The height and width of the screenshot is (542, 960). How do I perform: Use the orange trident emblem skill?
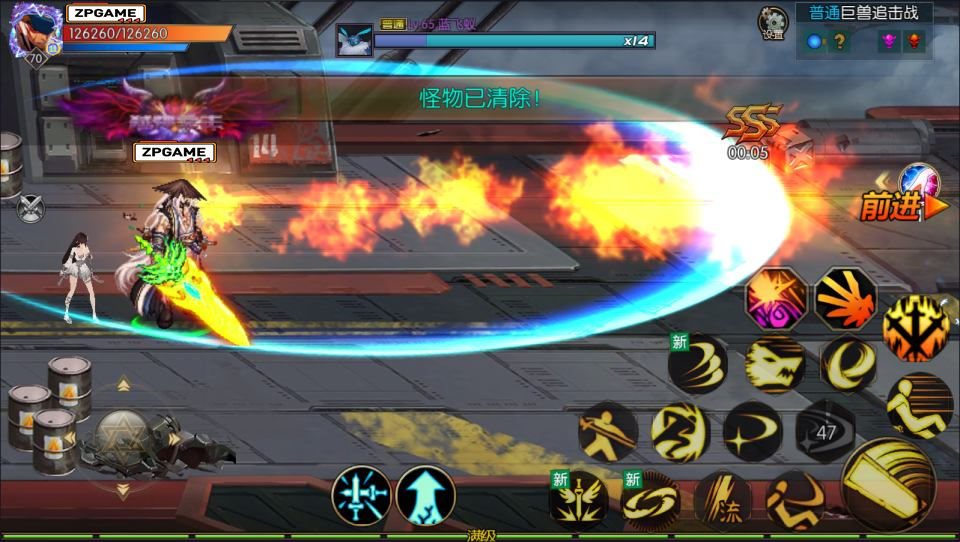coord(914,327)
